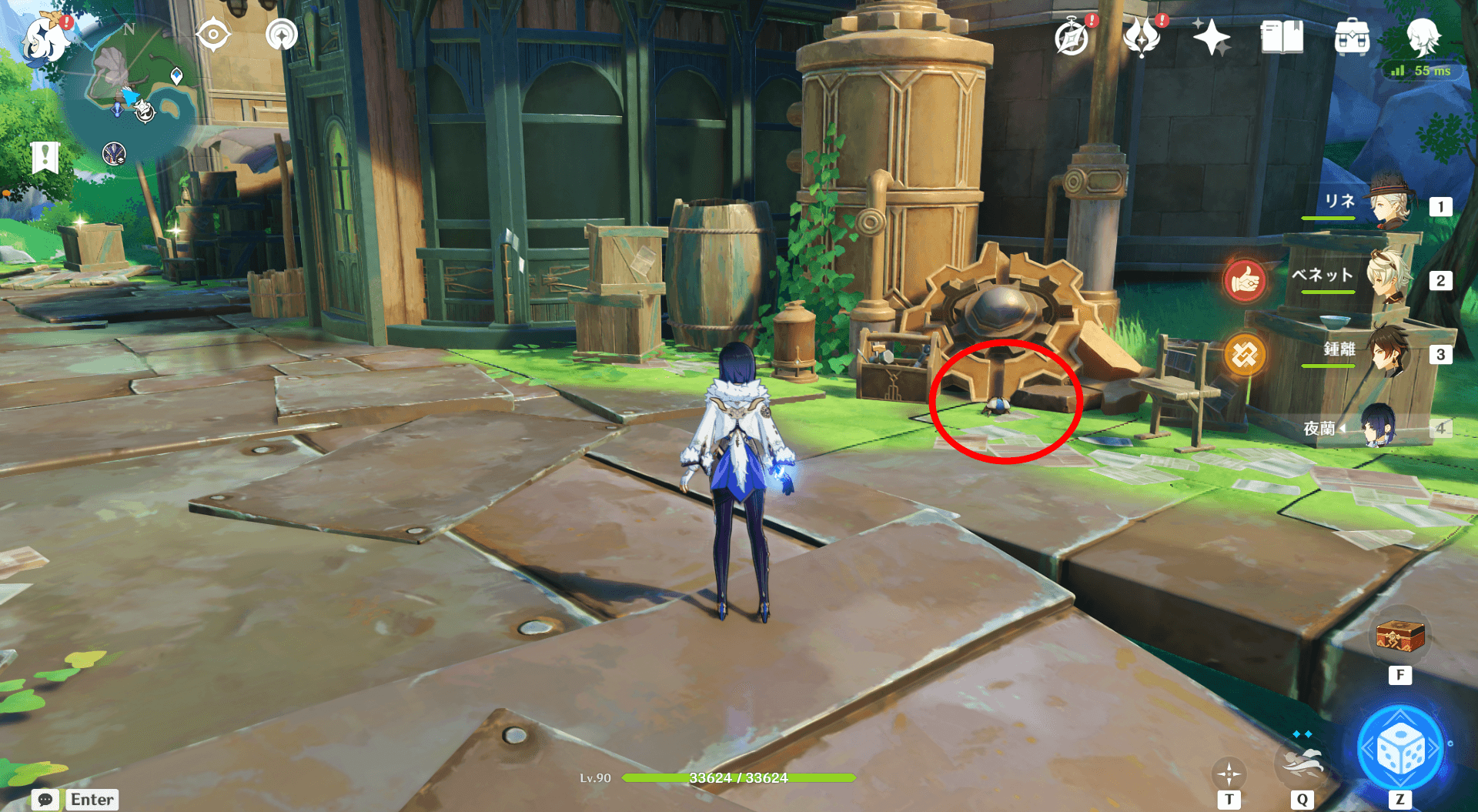The image size is (1478, 812).
Task: Open the wish star icon
Action: pos(1211,37)
